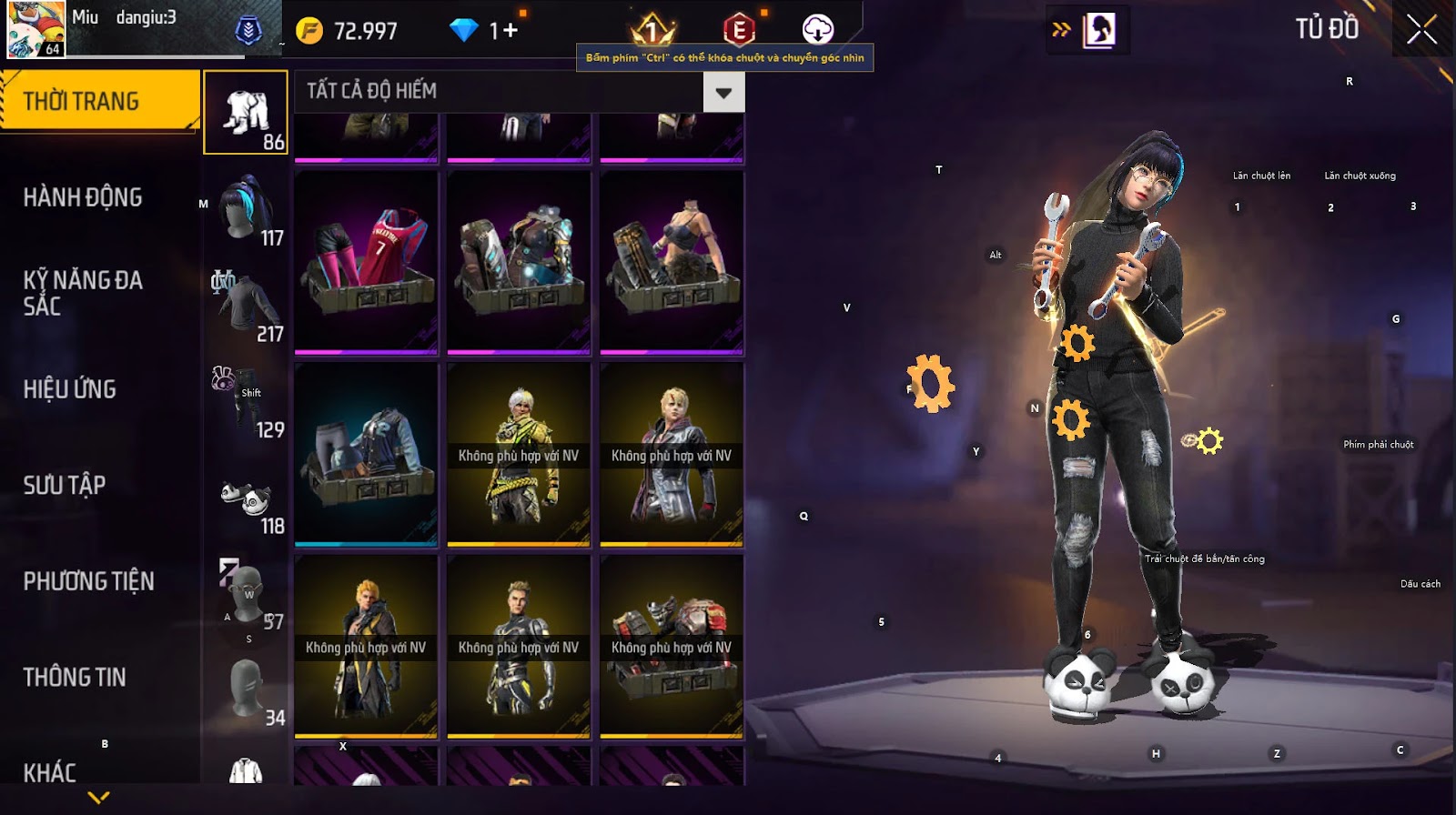Pick the tops subcategory showing 217
The image size is (1456, 815).
[246, 306]
